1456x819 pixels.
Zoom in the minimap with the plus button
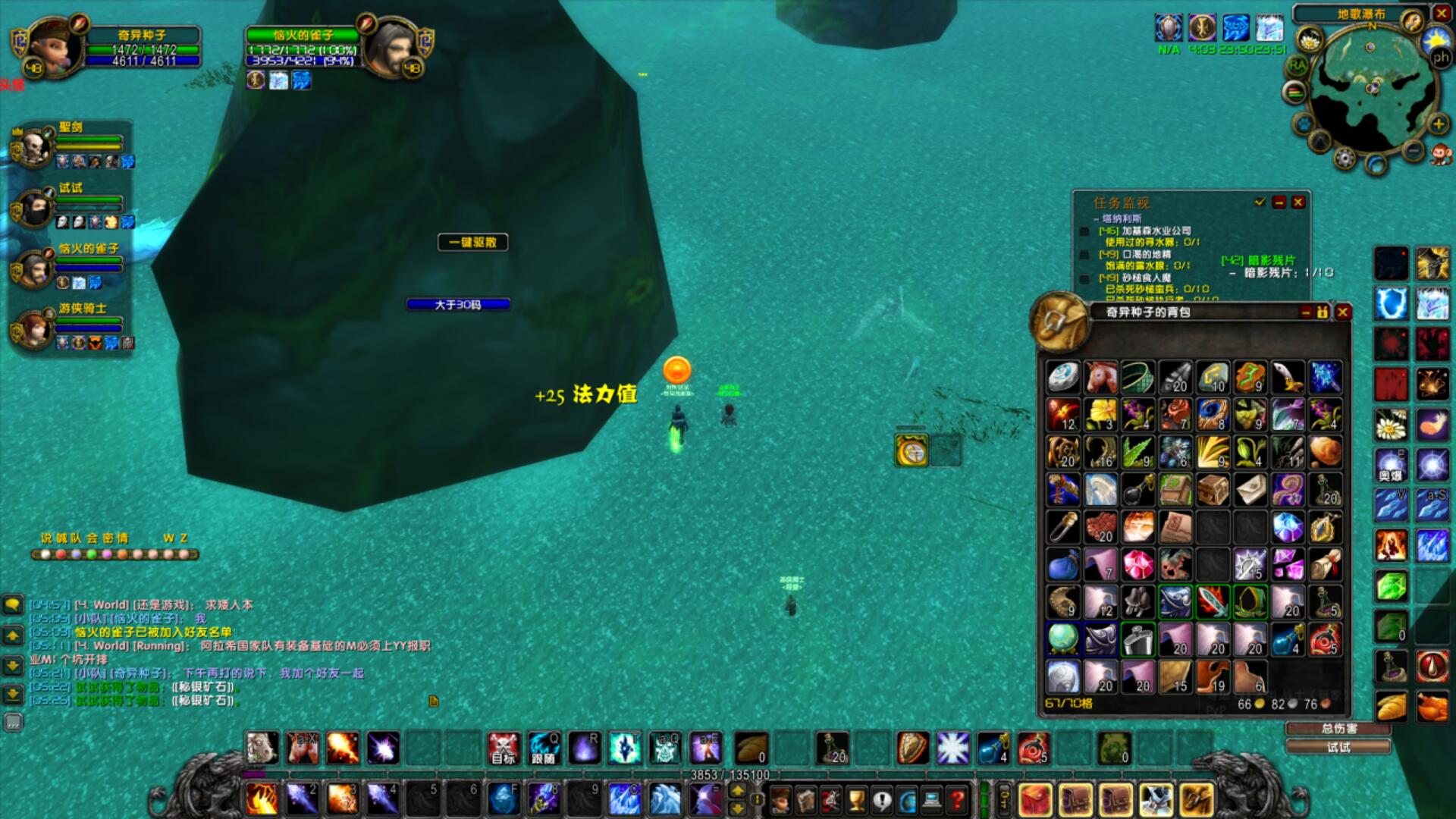pos(1438,124)
